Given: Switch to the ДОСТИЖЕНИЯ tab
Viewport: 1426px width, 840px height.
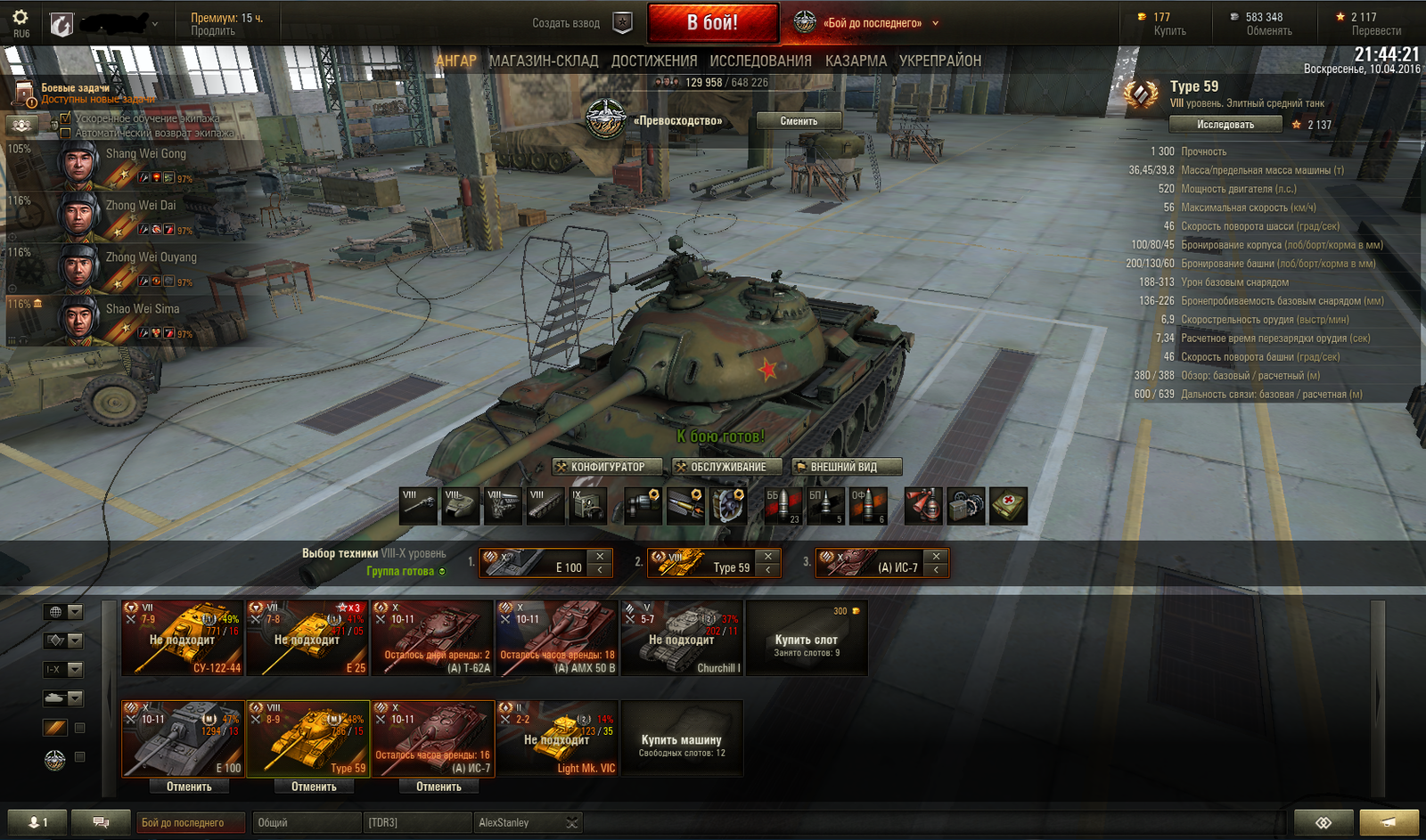Looking at the screenshot, I should 654,61.
